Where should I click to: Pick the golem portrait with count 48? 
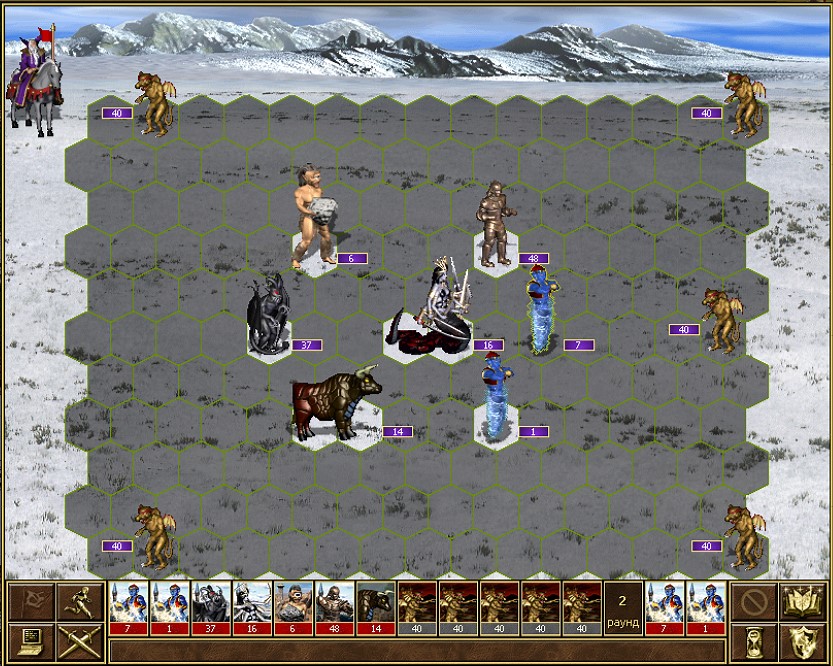pos(334,608)
